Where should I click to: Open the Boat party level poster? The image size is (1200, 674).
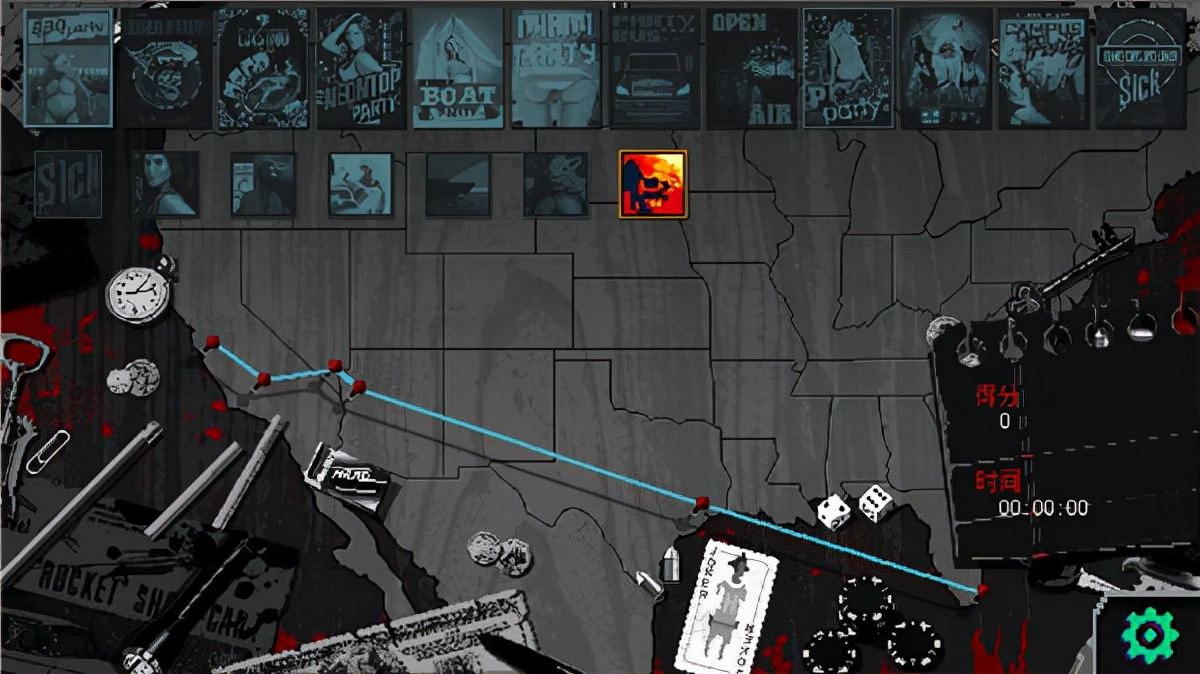458,68
